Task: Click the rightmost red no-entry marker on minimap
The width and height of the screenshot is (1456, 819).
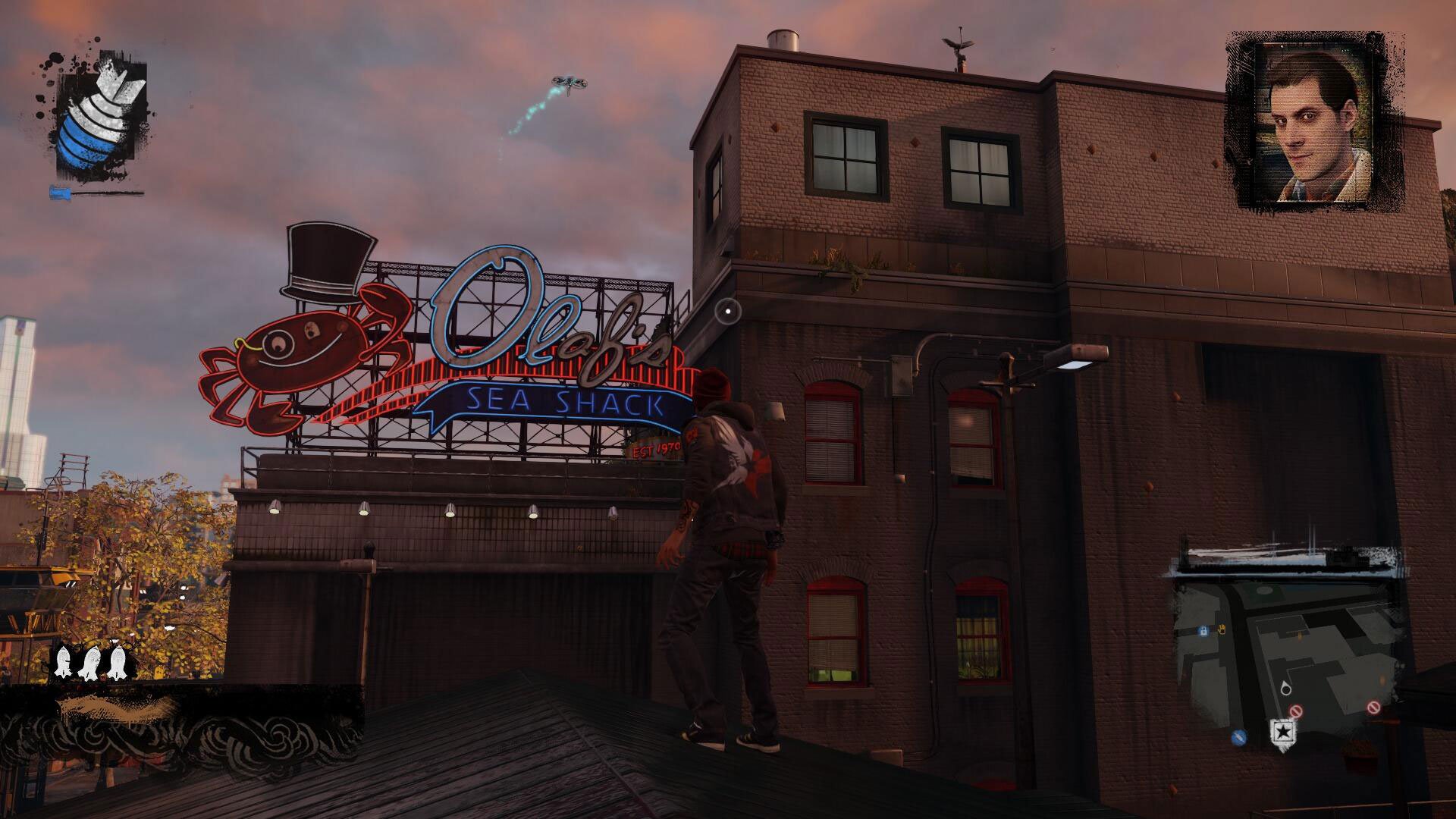Action: click(1373, 707)
